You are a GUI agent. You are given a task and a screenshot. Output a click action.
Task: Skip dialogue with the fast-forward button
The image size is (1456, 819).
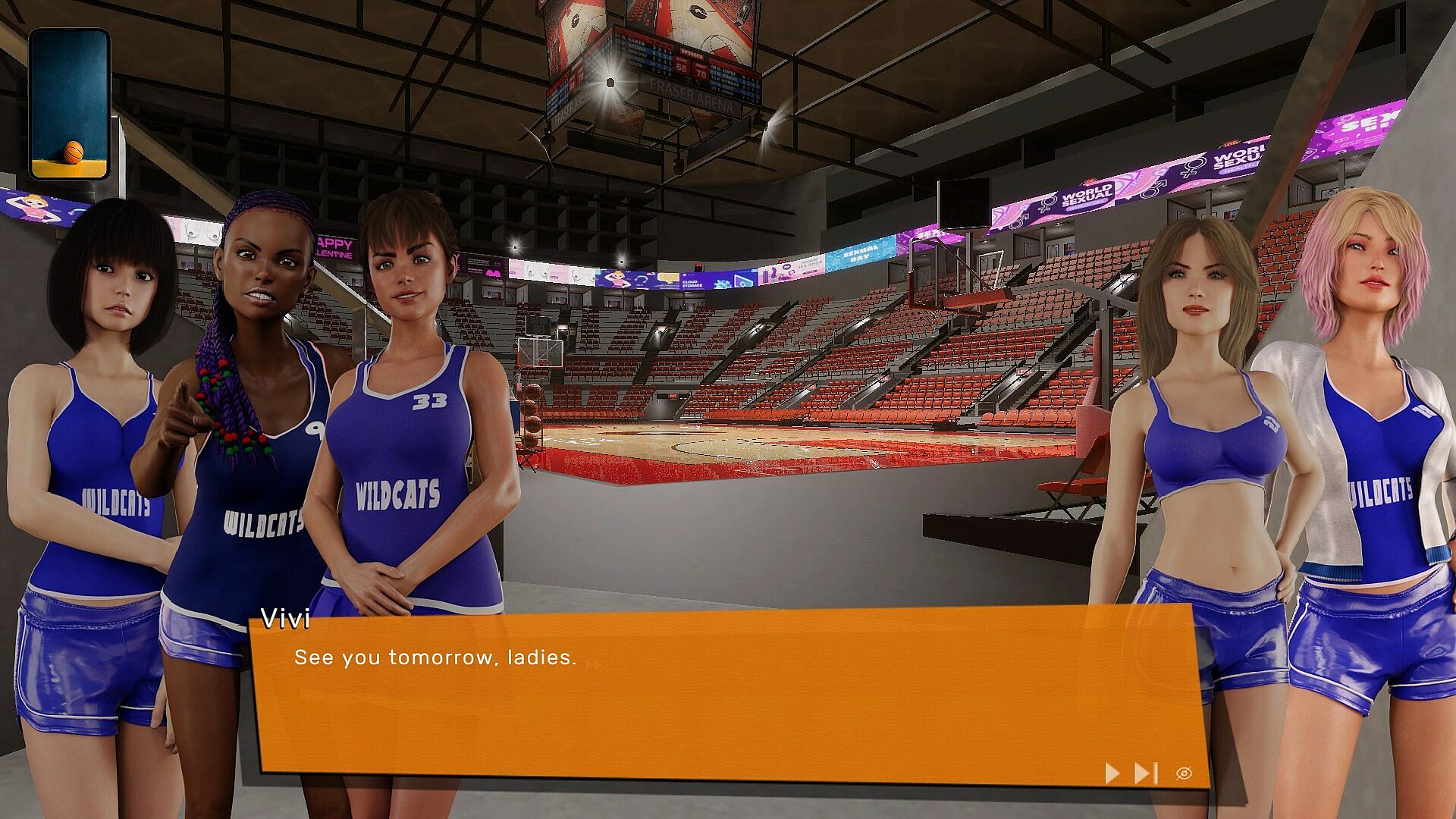tap(1145, 773)
